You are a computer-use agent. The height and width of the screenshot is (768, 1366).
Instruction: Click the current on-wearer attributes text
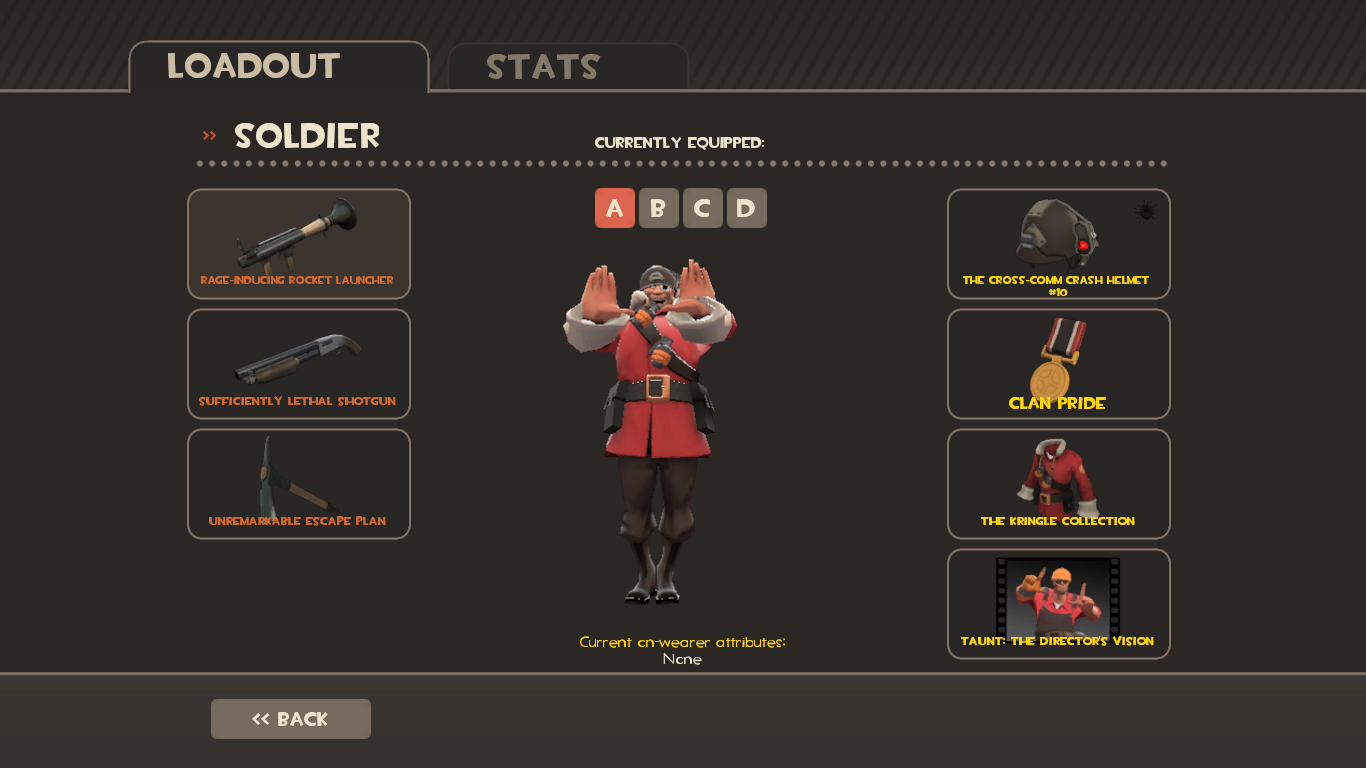(682, 641)
